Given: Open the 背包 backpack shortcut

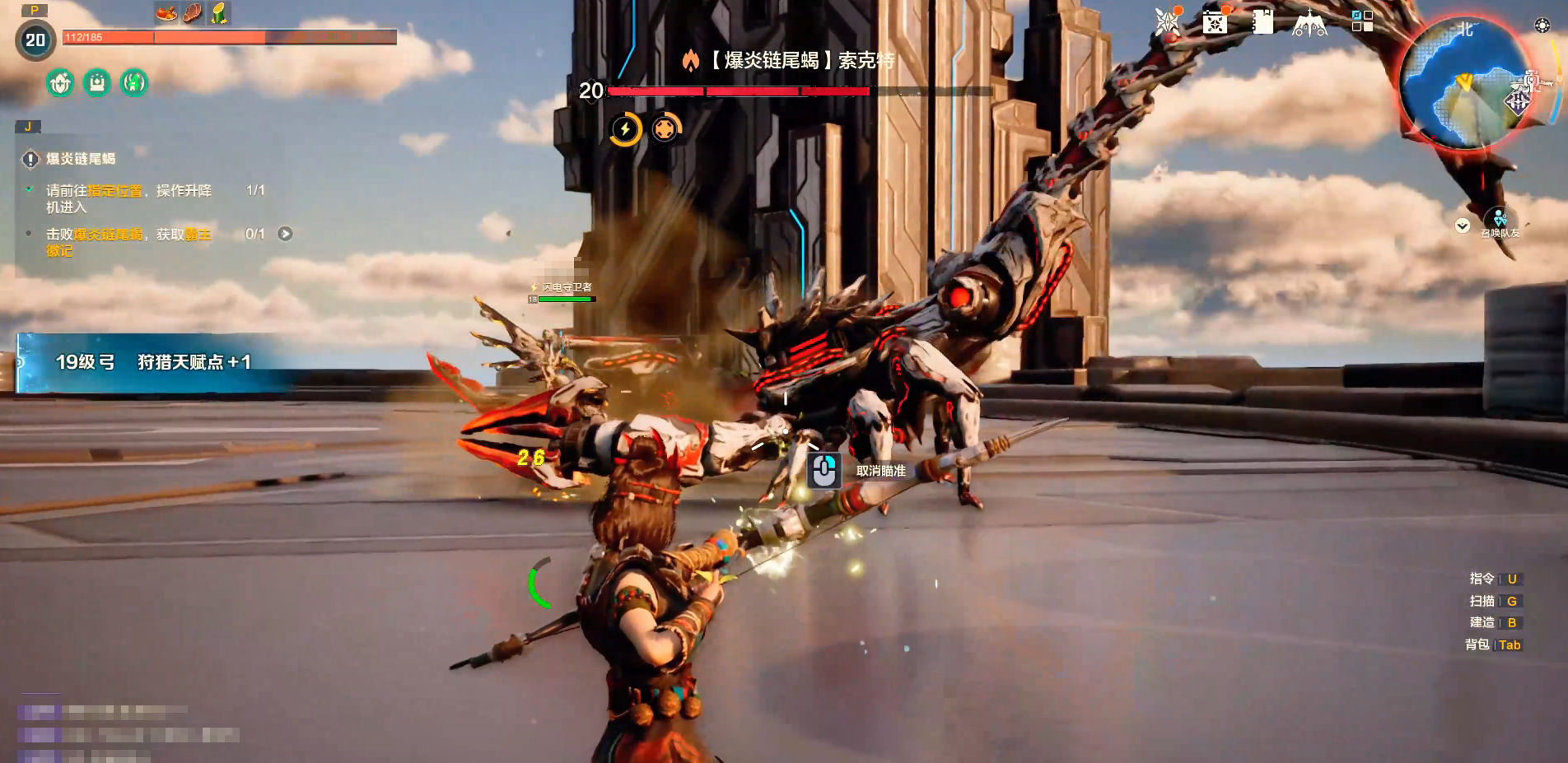Looking at the screenshot, I should click(x=1492, y=644).
